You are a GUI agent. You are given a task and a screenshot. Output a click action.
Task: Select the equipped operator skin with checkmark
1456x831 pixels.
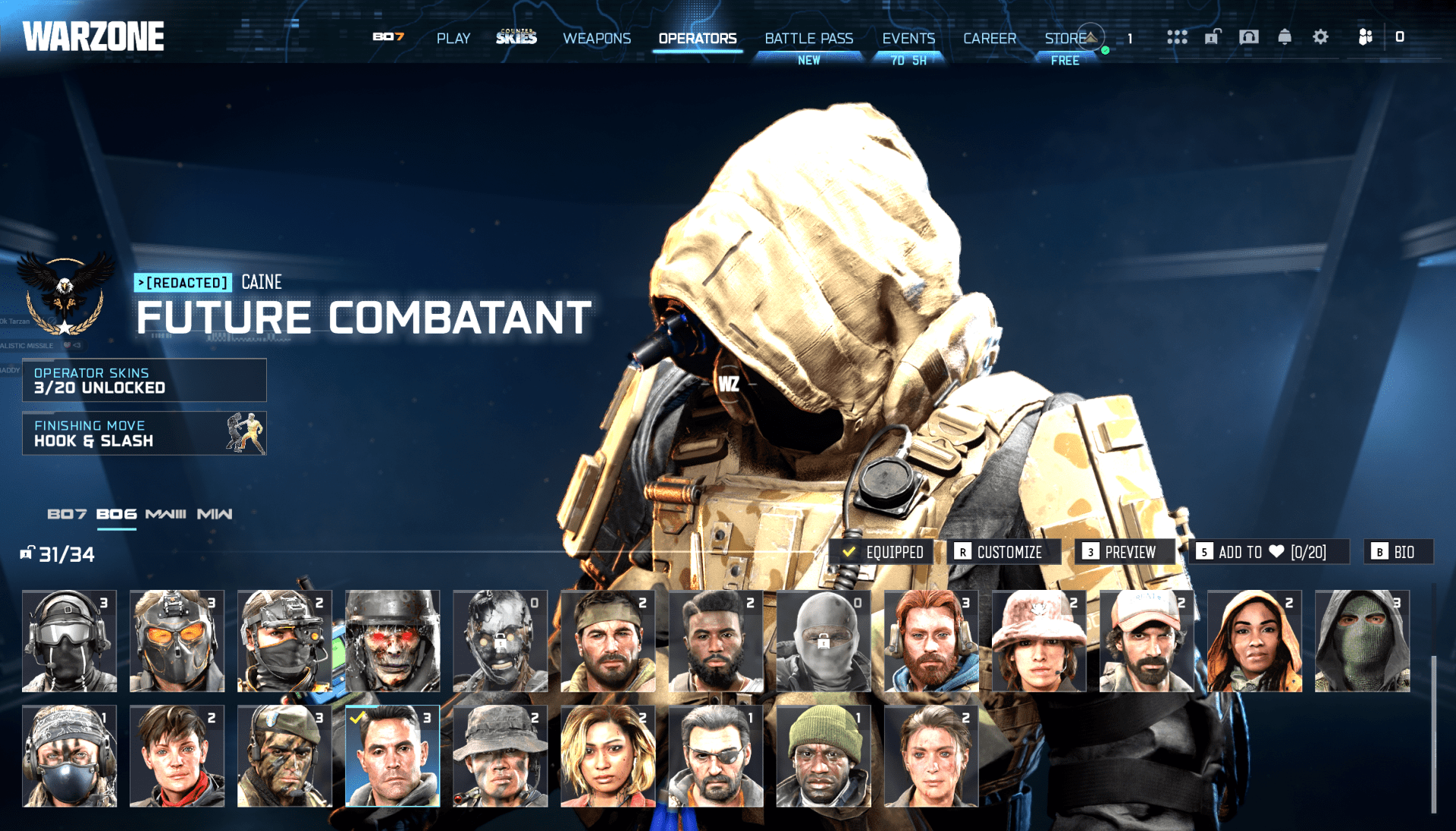(x=393, y=756)
